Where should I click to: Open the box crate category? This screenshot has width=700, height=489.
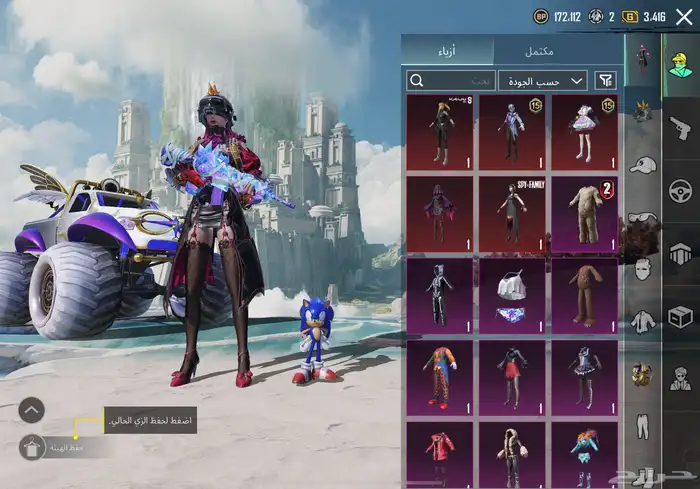(x=681, y=316)
